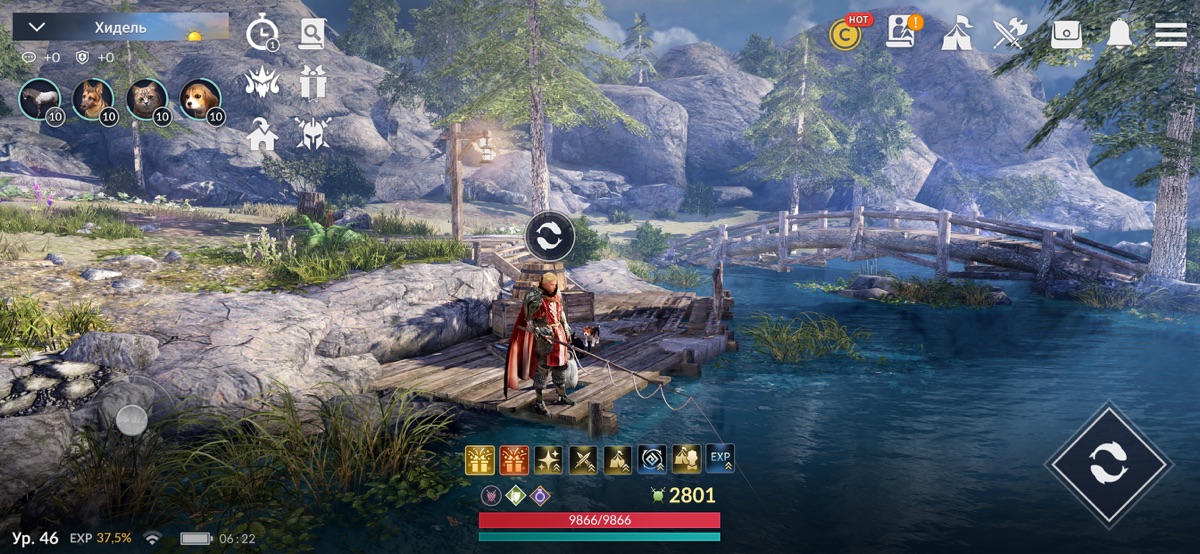Screen dimensions: 1200x554
Task: Tap the large diamond swap action button
Action: click(x=1108, y=464)
